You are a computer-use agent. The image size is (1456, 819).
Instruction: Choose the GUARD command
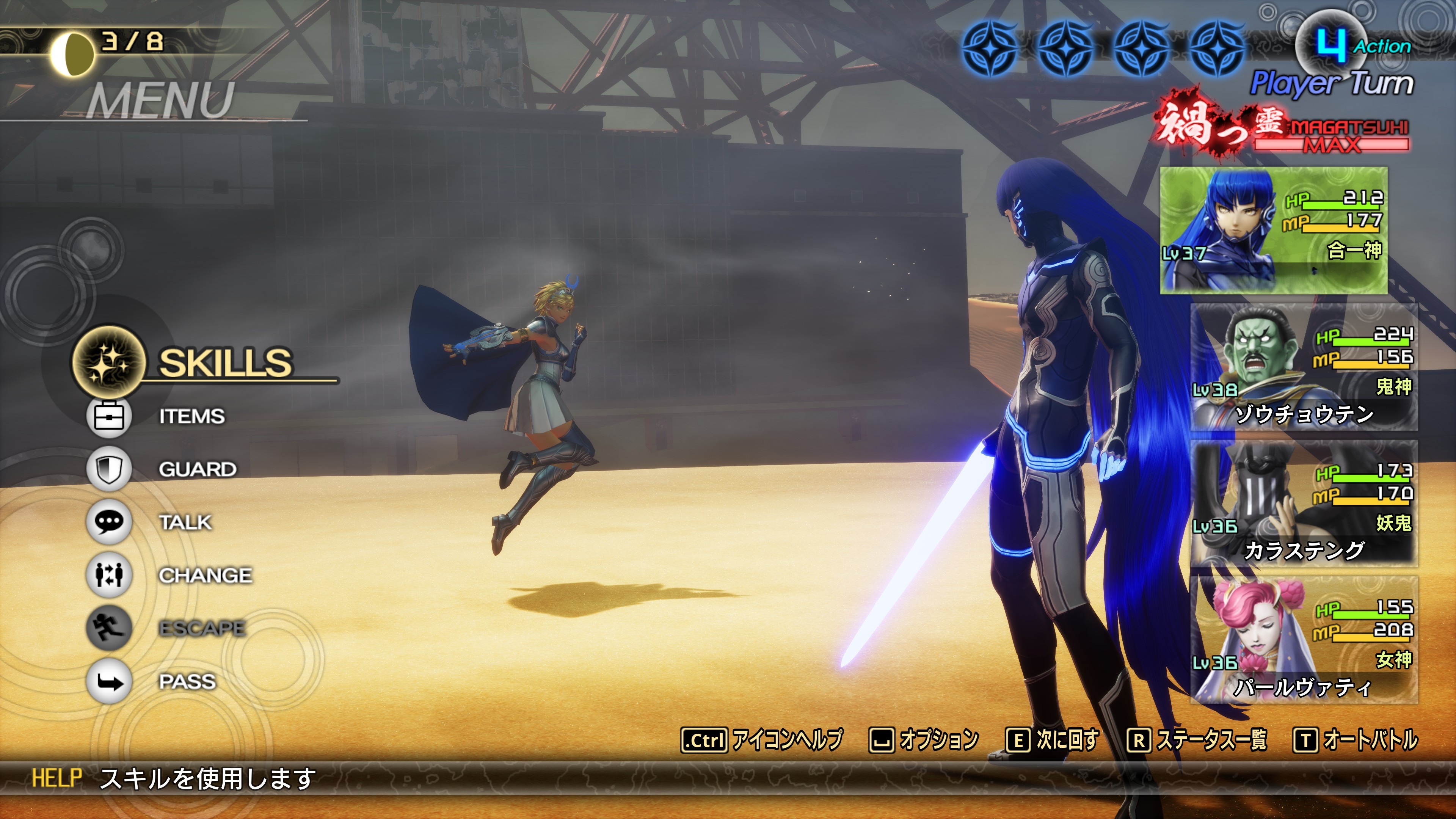coord(197,470)
